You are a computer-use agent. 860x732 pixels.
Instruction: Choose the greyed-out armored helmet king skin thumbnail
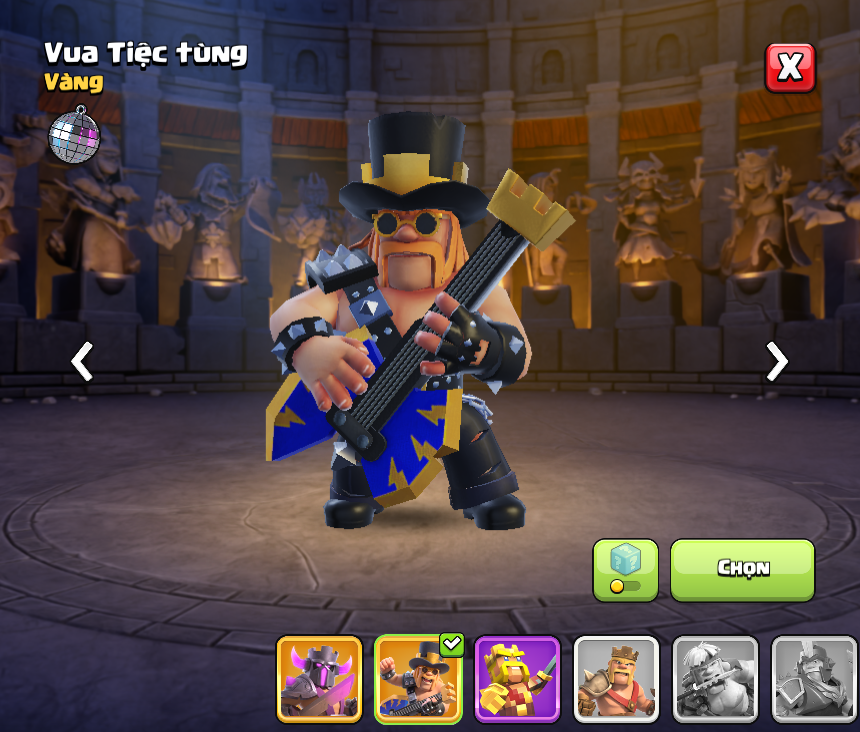pyautogui.click(x=814, y=679)
